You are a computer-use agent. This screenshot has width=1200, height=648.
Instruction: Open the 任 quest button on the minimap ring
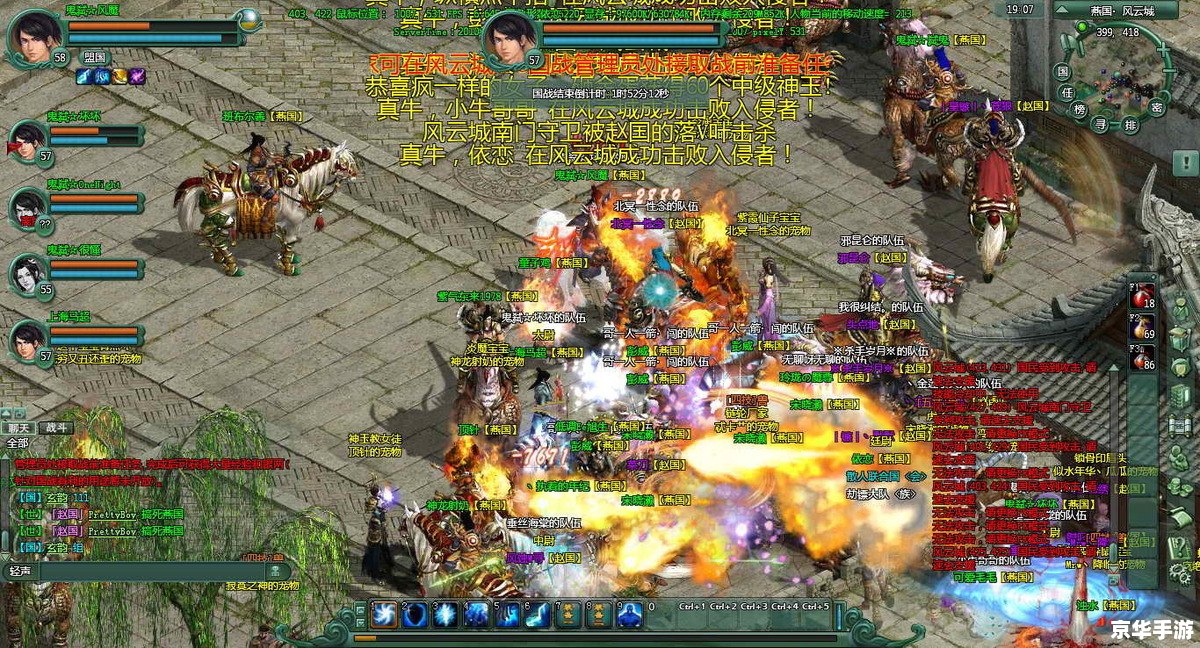tap(1067, 92)
